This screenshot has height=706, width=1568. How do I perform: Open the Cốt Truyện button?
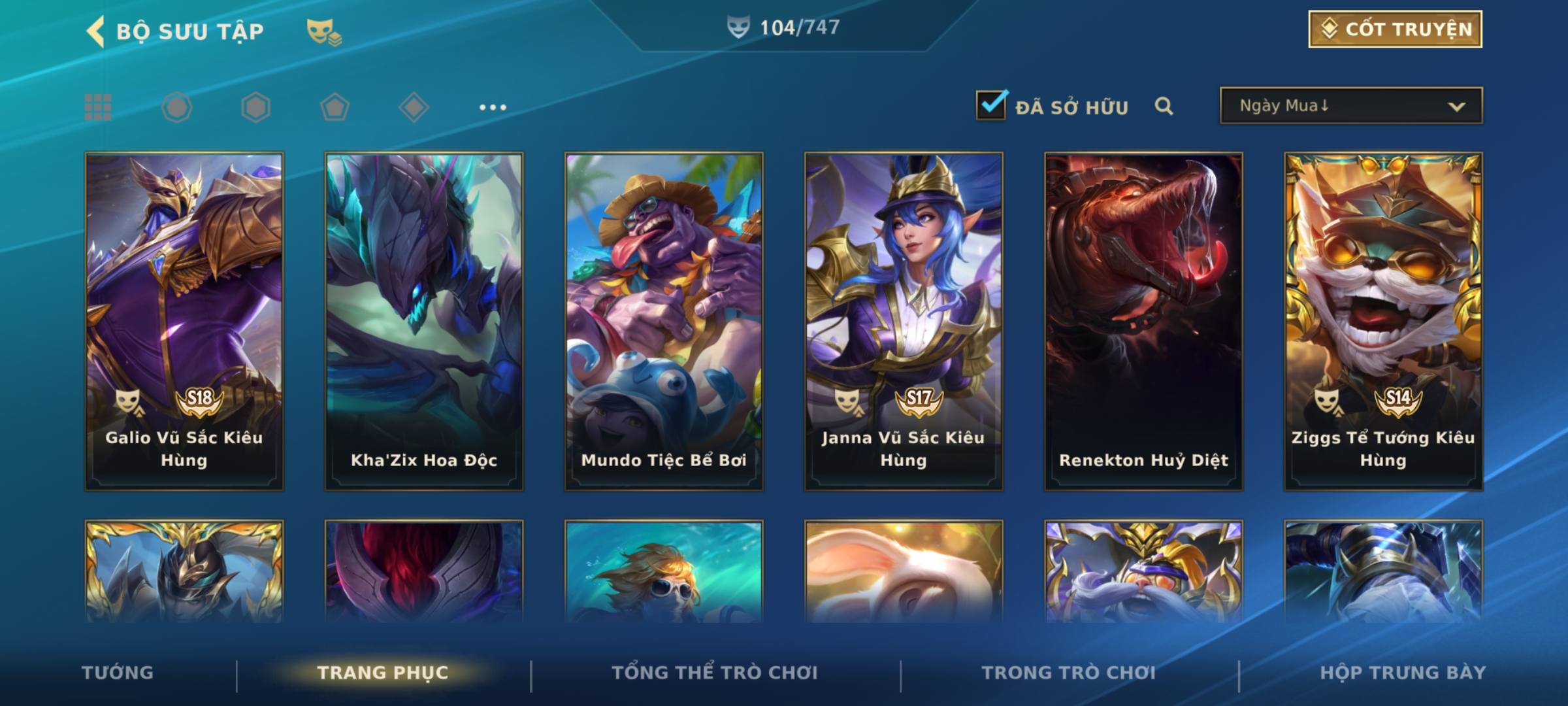[x=1395, y=29]
